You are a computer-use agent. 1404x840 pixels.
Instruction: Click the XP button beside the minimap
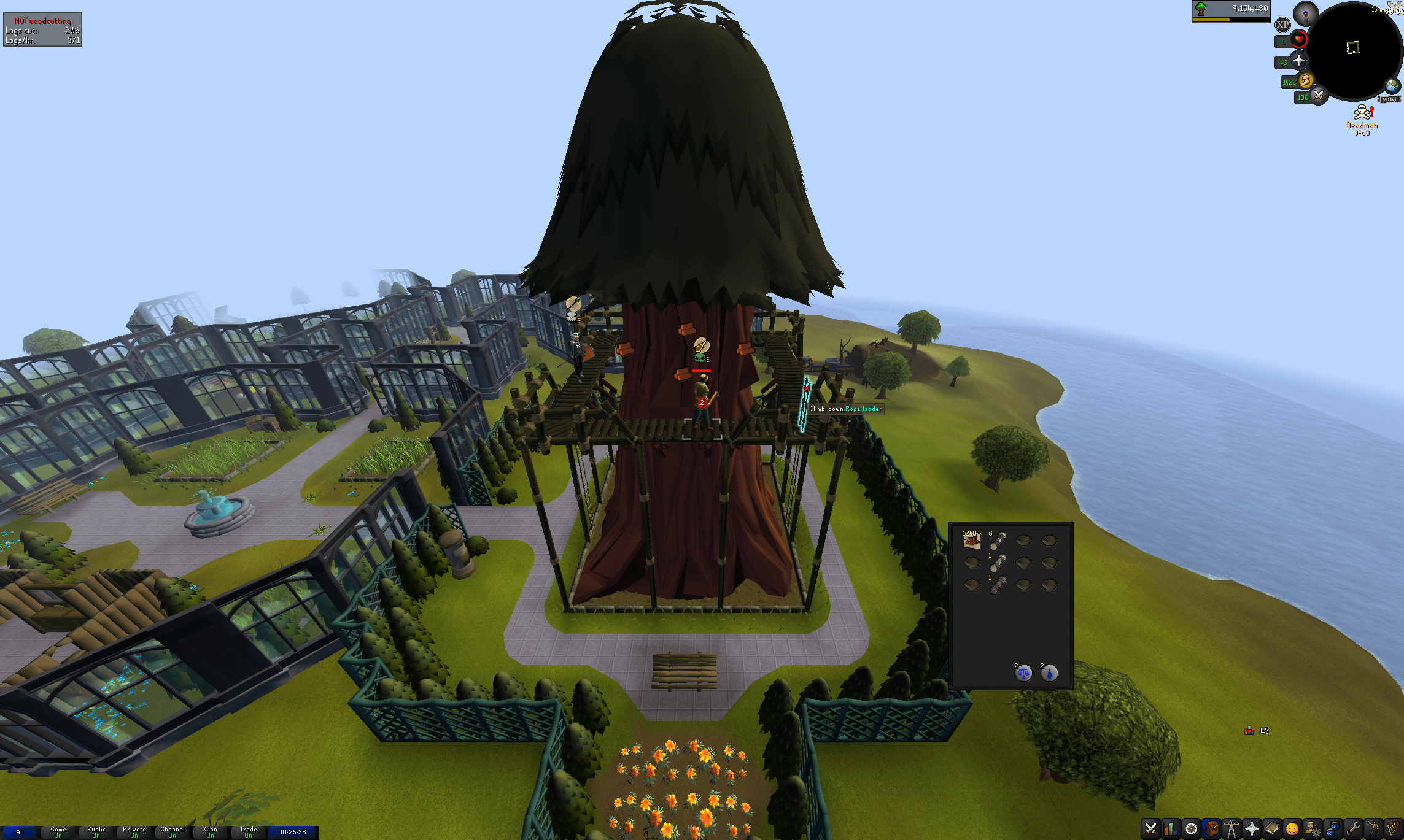point(1282,25)
